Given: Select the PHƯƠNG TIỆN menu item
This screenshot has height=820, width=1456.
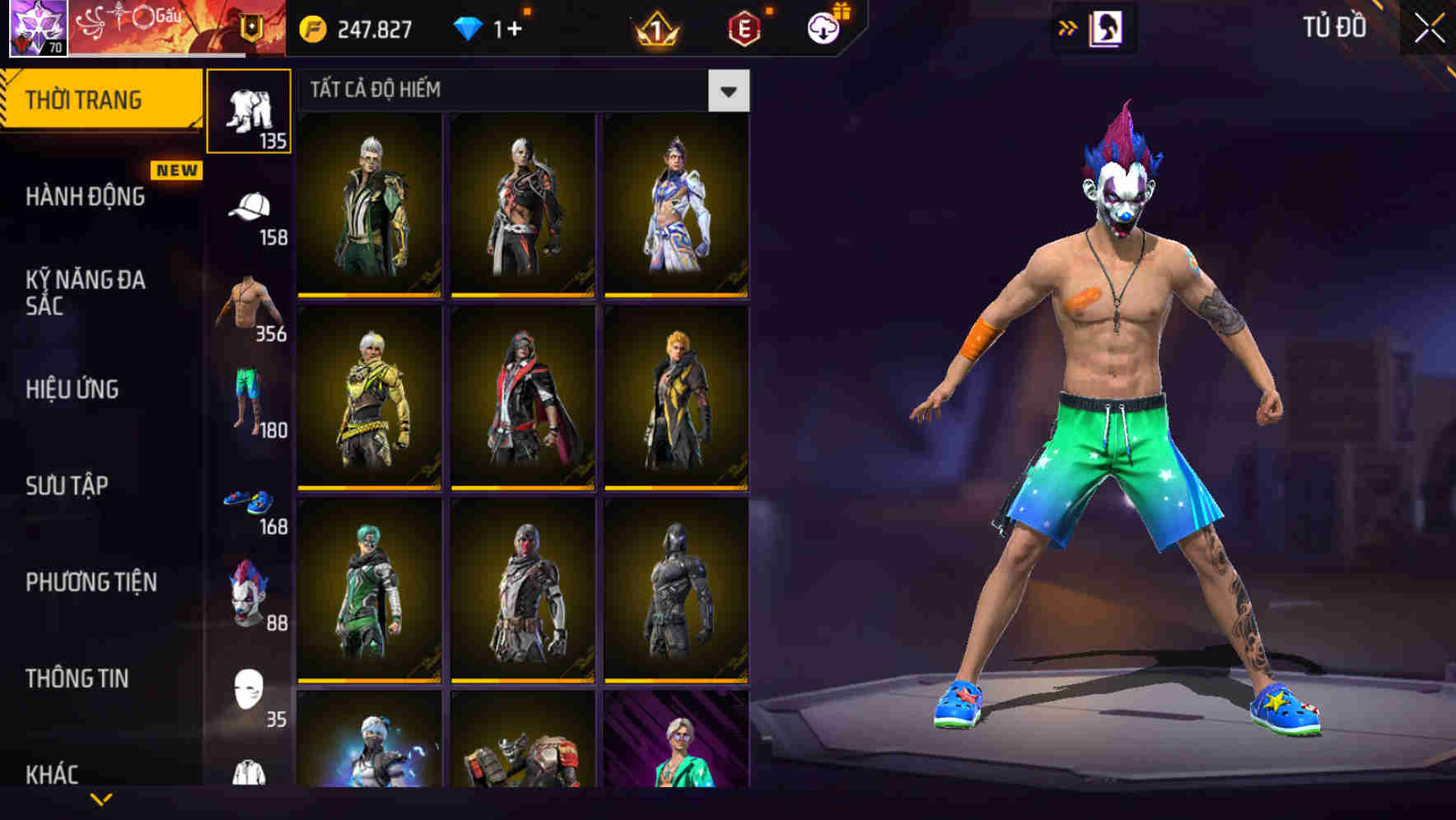Looking at the screenshot, I should 91,582.
